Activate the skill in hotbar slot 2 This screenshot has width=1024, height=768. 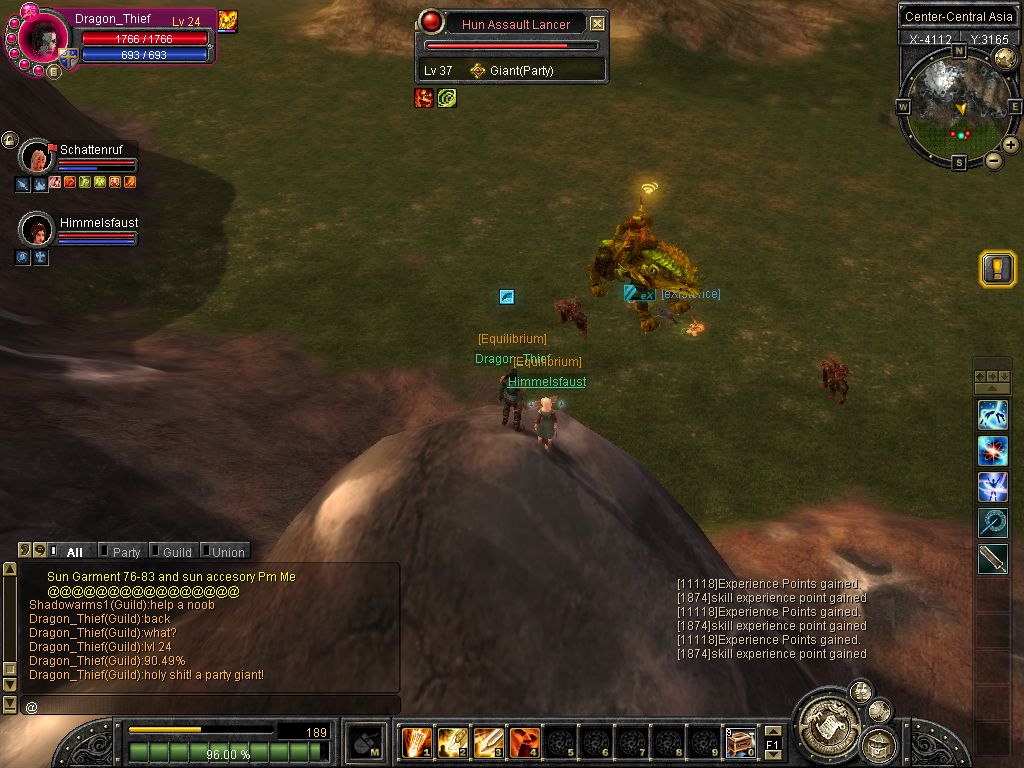click(x=451, y=742)
